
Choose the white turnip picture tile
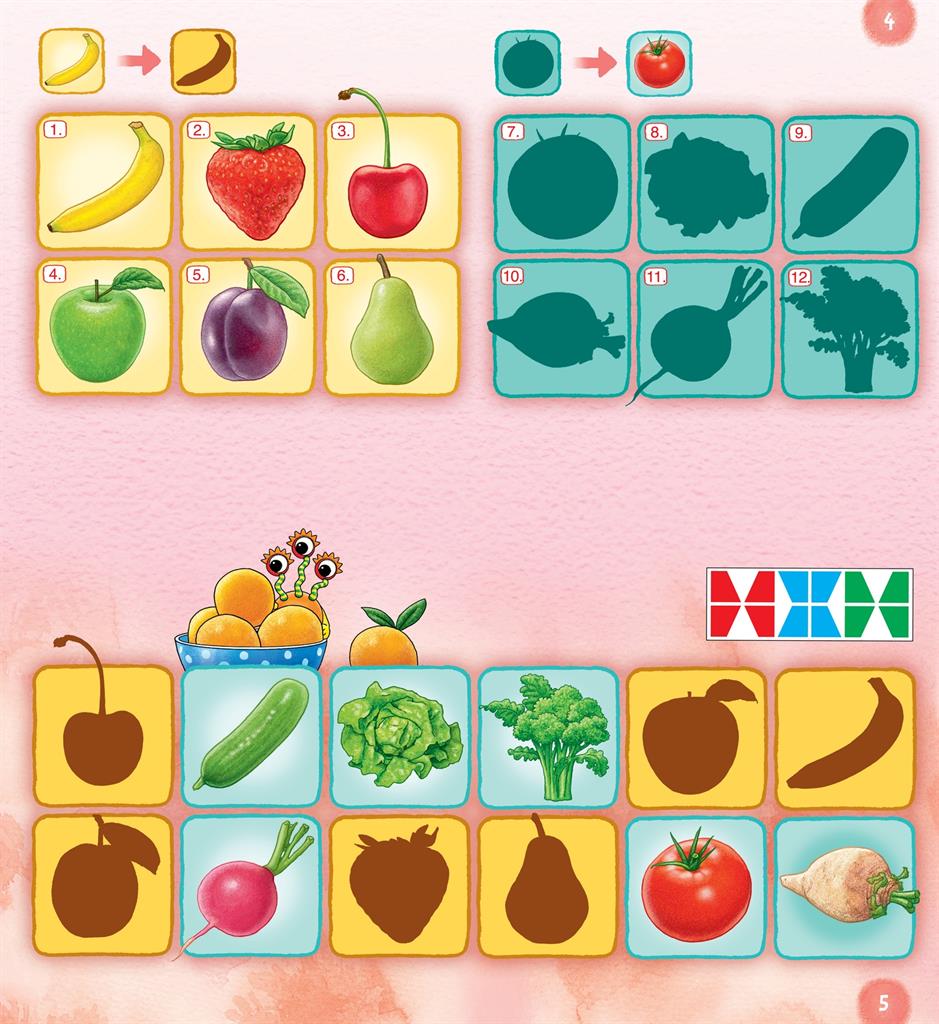pos(845,885)
